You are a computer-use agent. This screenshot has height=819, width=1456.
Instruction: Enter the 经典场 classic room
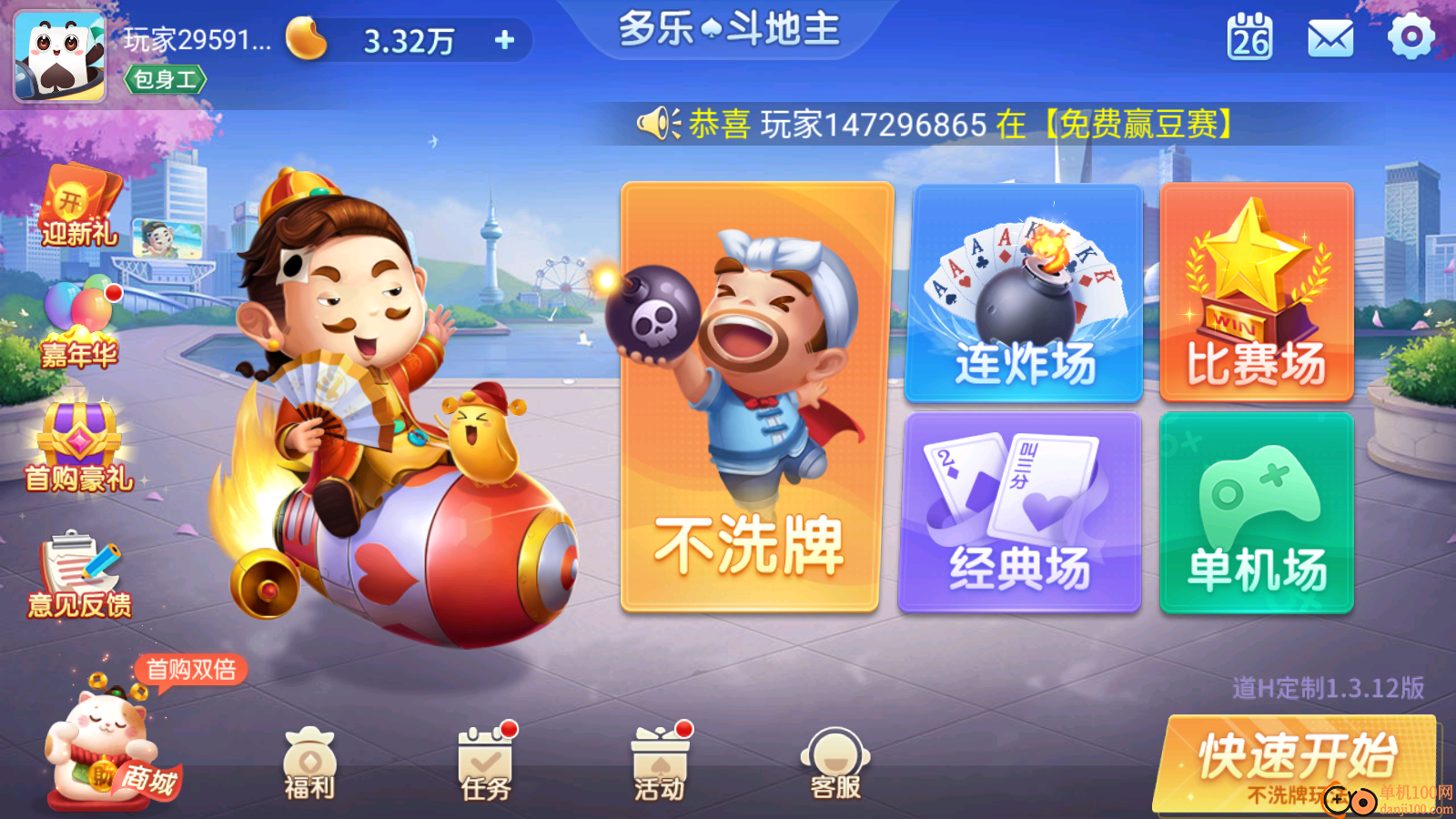[x=1026, y=511]
